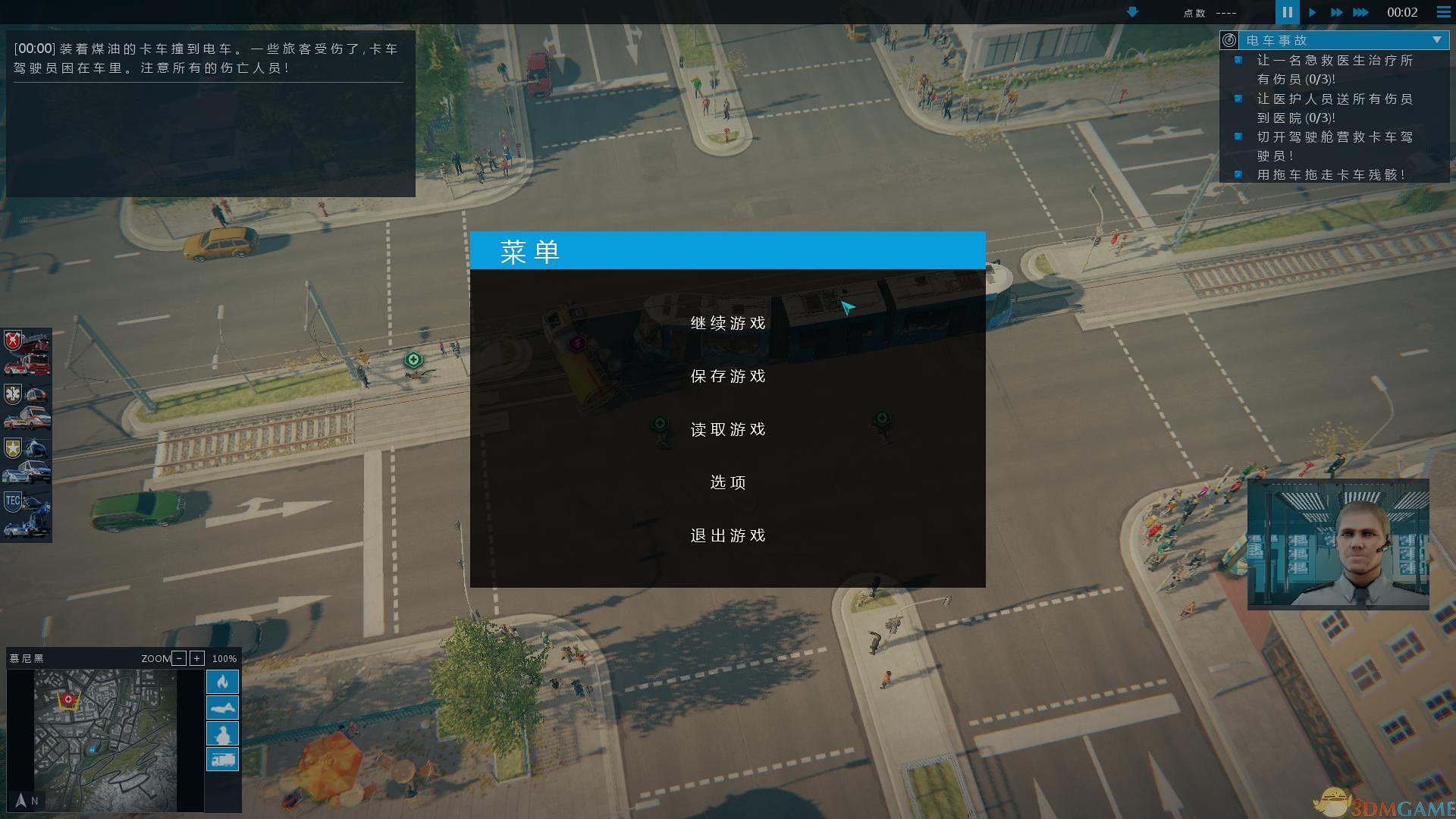Select 选项 from the pause menu

pos(727,482)
